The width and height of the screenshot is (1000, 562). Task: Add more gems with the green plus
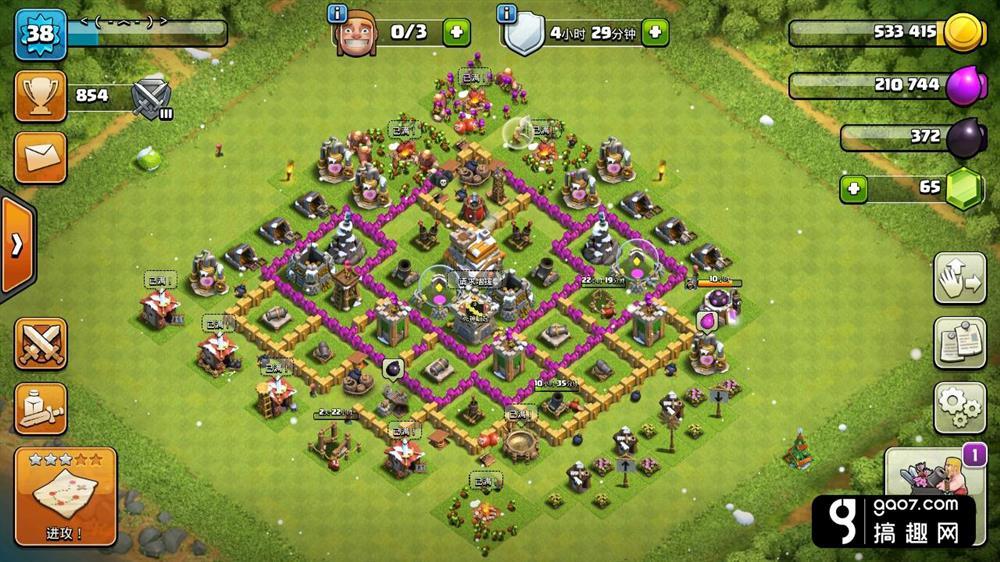[855, 187]
